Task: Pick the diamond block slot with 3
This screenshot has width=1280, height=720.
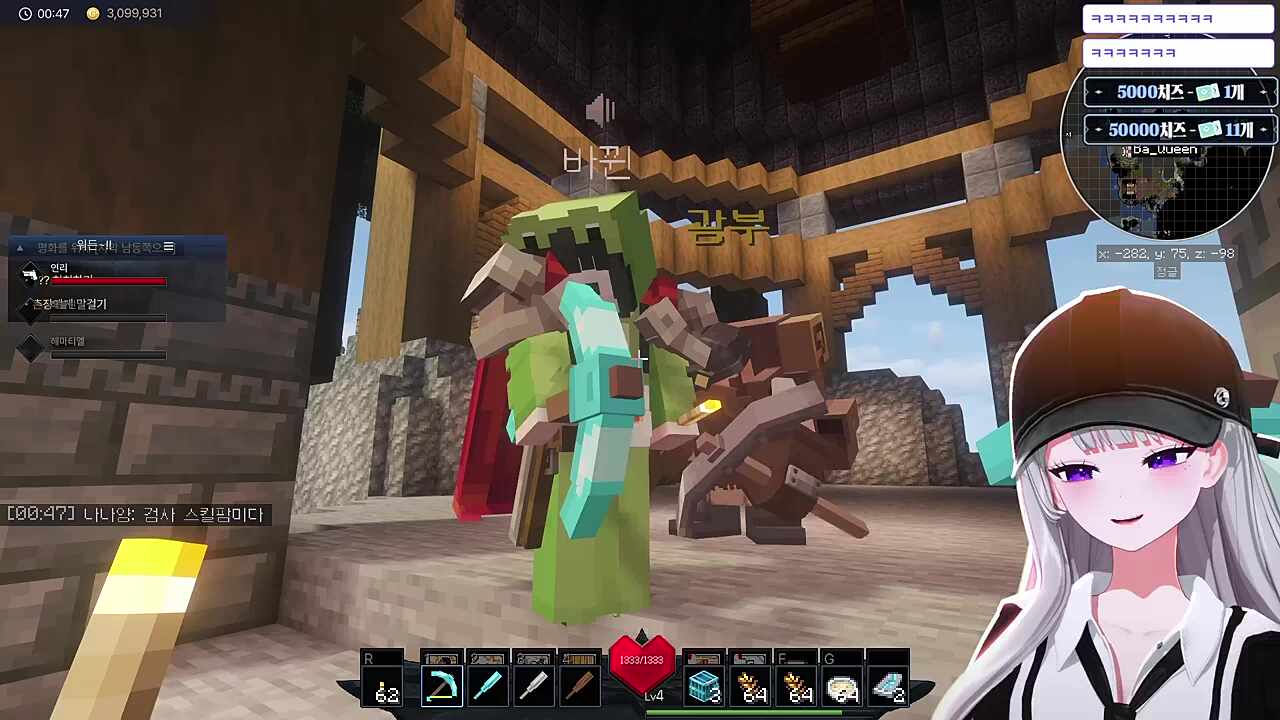Action: click(705, 686)
